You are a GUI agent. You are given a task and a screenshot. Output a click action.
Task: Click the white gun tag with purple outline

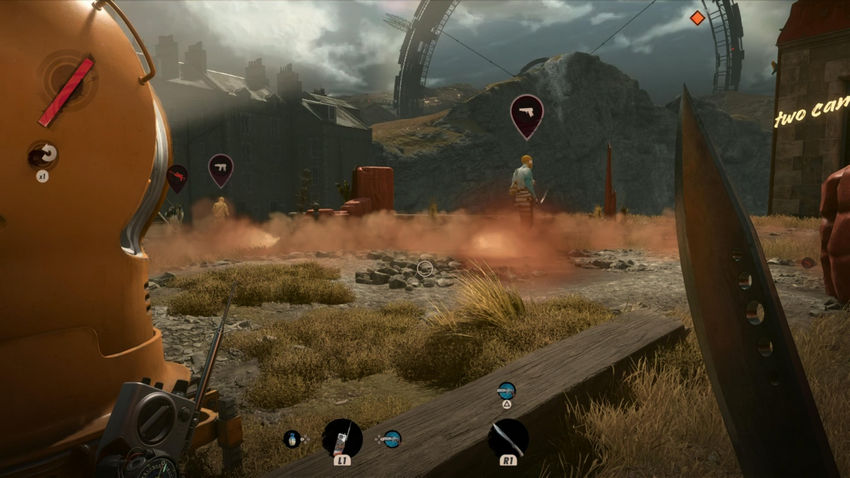tap(220, 168)
